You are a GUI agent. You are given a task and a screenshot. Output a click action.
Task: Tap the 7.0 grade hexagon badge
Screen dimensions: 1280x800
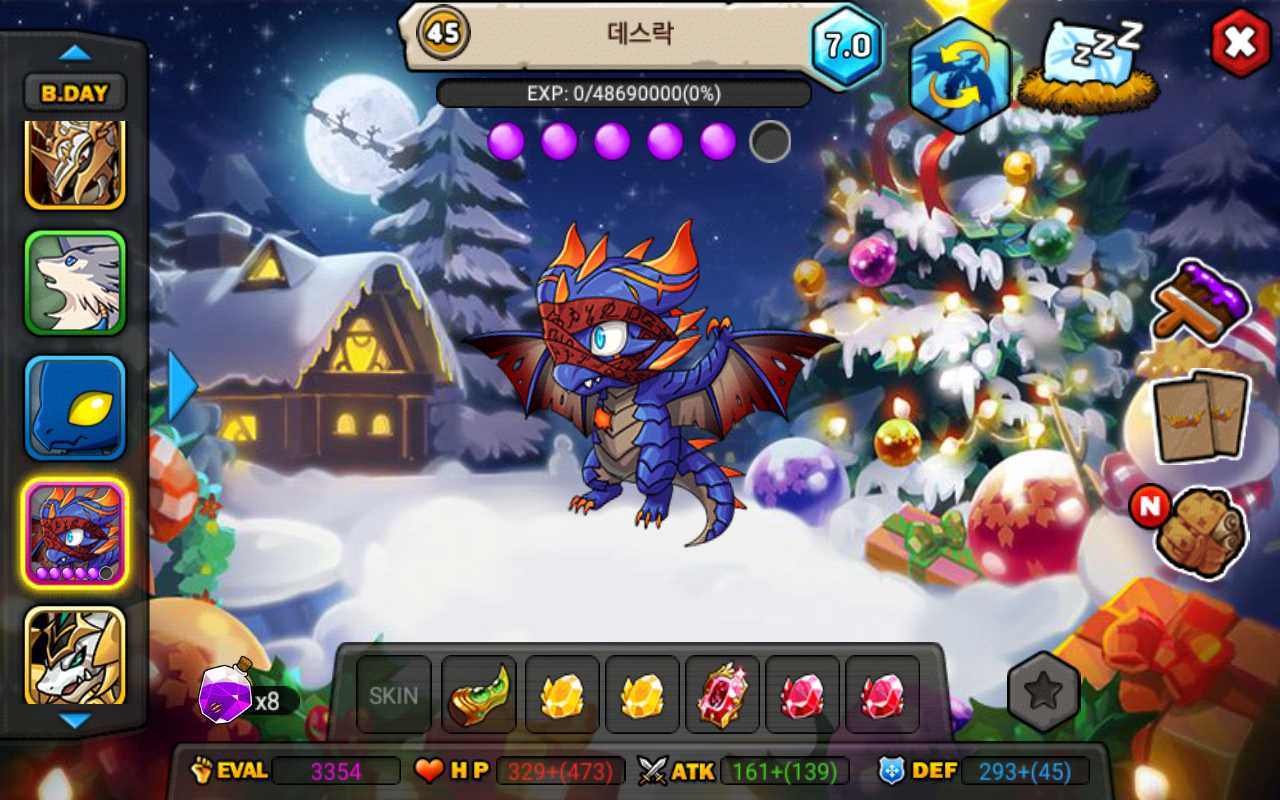point(847,46)
